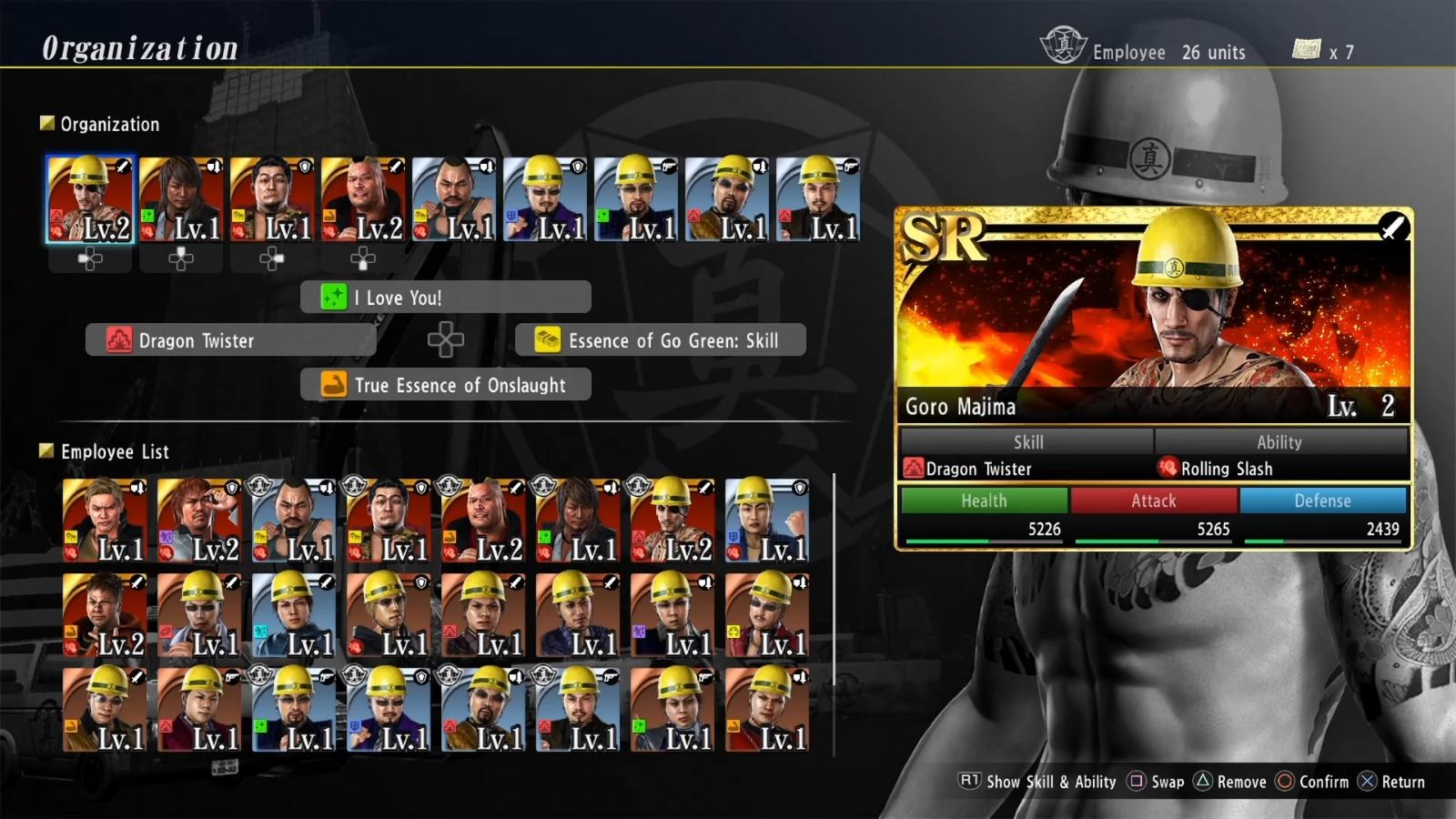Image resolution: width=1456 pixels, height=819 pixels.
Task: Toggle the Skill tab on Majima's info card
Action: (x=1027, y=442)
